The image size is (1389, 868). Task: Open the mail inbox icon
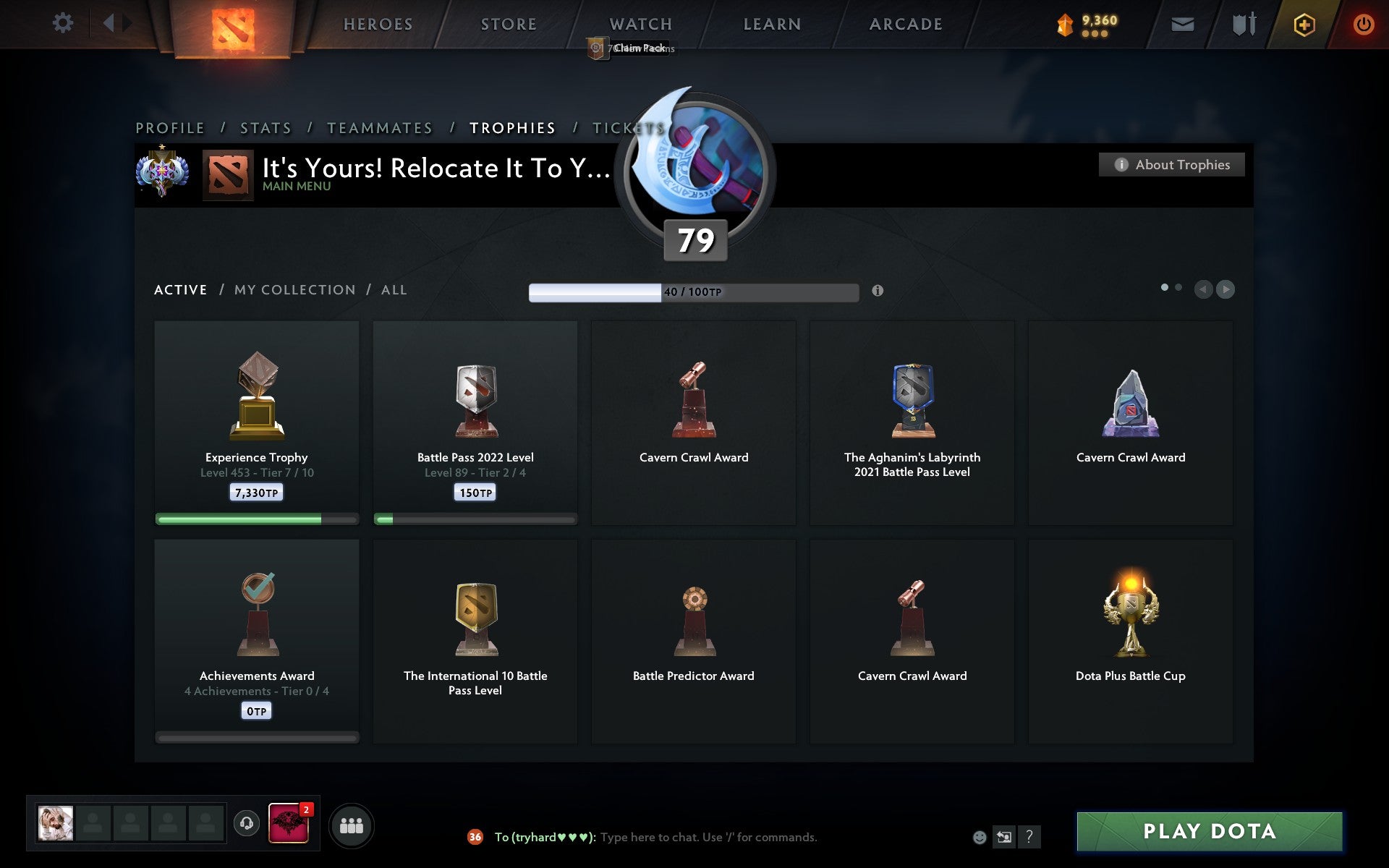1182,24
